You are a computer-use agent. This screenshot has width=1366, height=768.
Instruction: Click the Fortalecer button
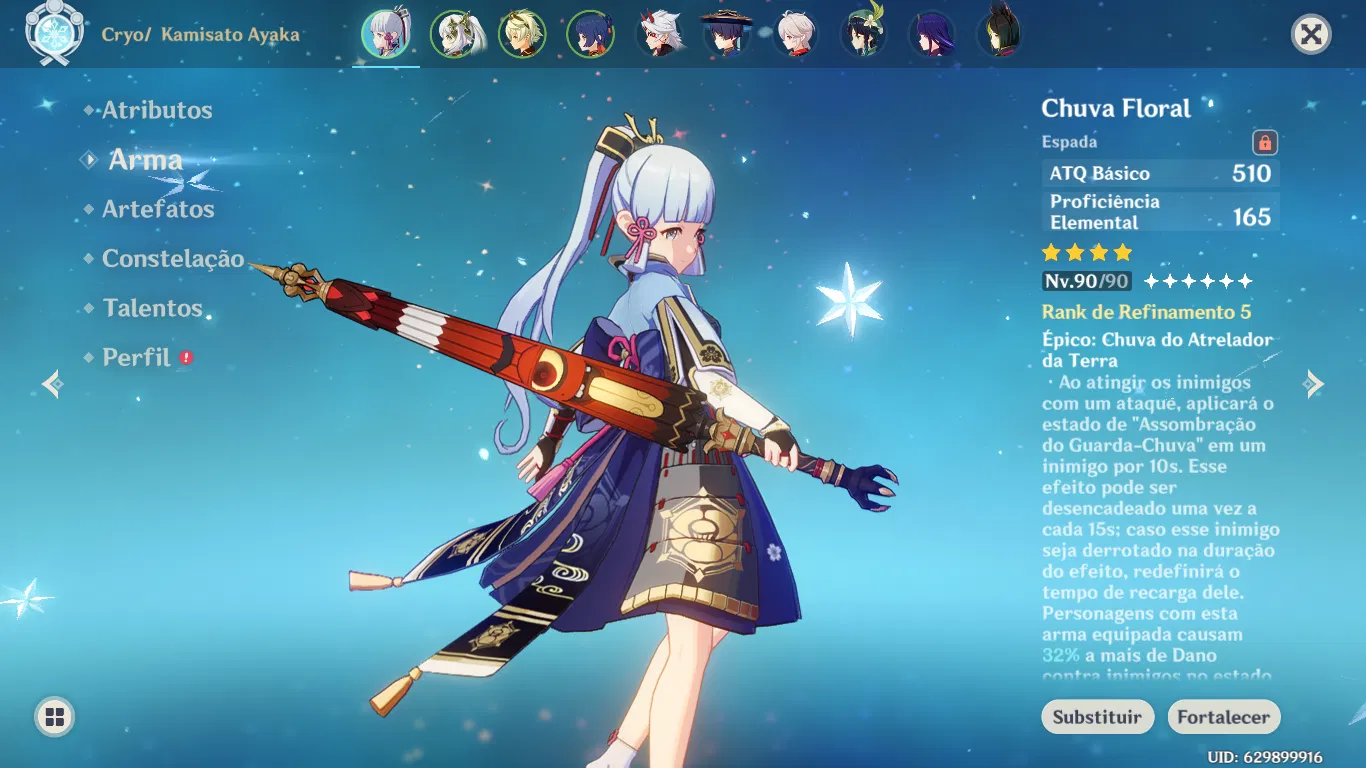[1223, 717]
